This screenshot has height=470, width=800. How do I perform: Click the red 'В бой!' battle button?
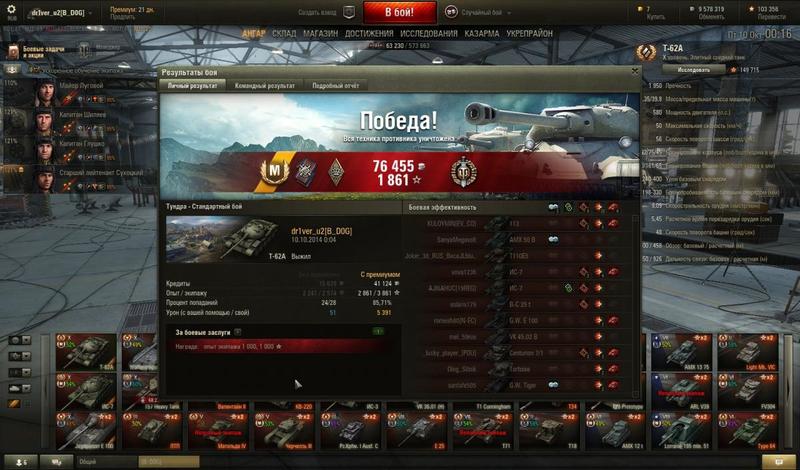[399, 13]
